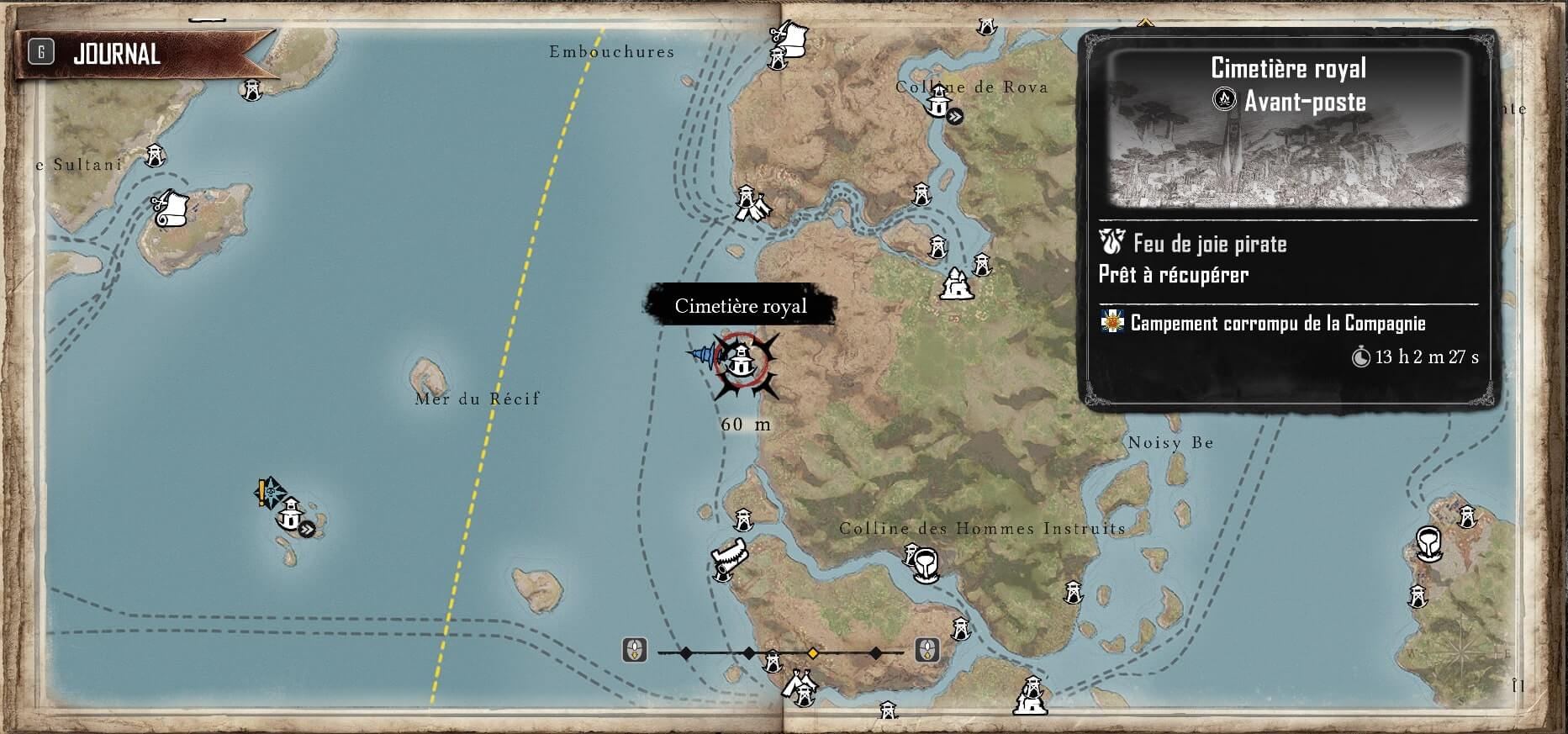
Task: Select the Campement corrompu de la Compagnie entry
Action: [1278, 324]
